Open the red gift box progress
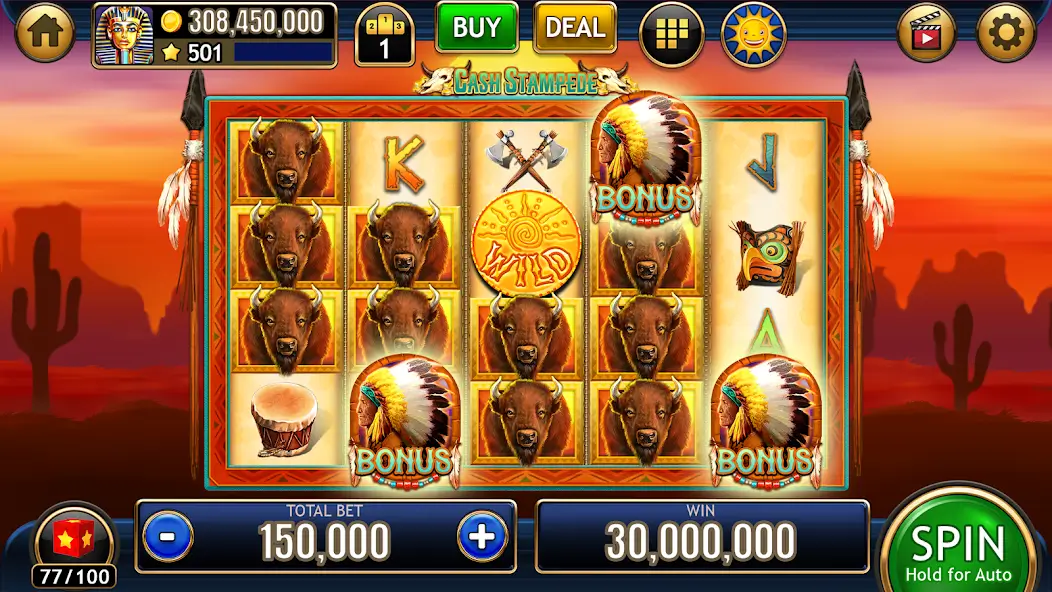 [x=73, y=541]
